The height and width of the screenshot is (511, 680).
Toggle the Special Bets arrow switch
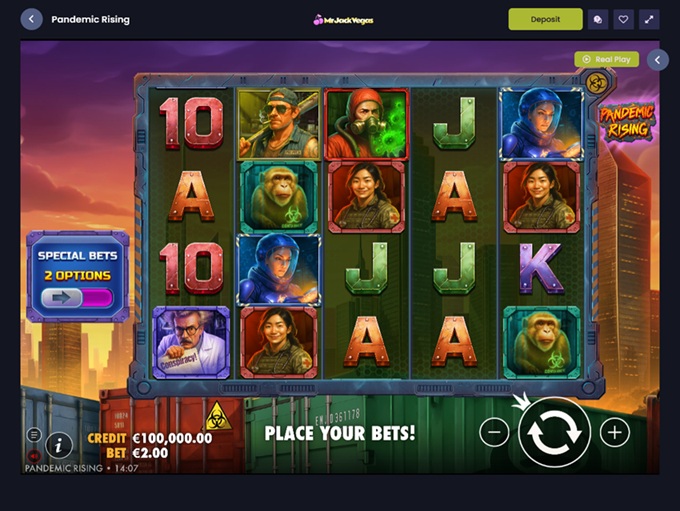coord(77,297)
